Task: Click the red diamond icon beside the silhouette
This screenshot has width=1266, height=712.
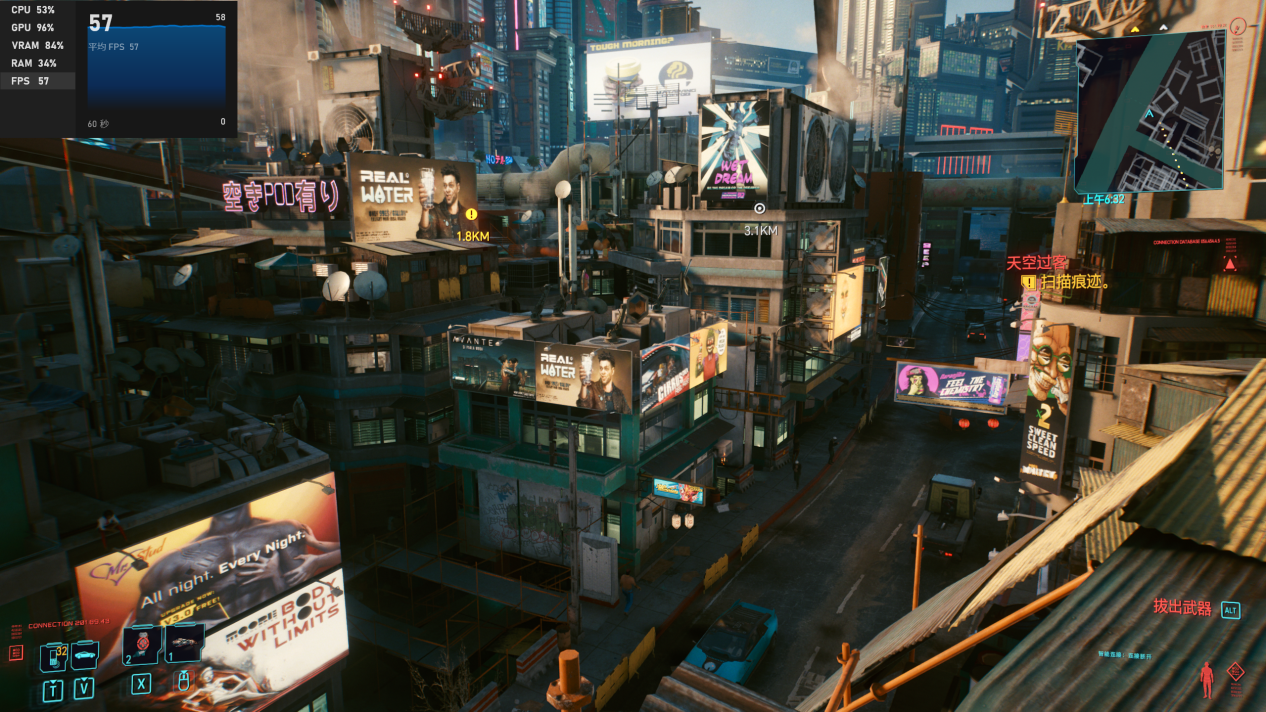Action: [x=1236, y=672]
